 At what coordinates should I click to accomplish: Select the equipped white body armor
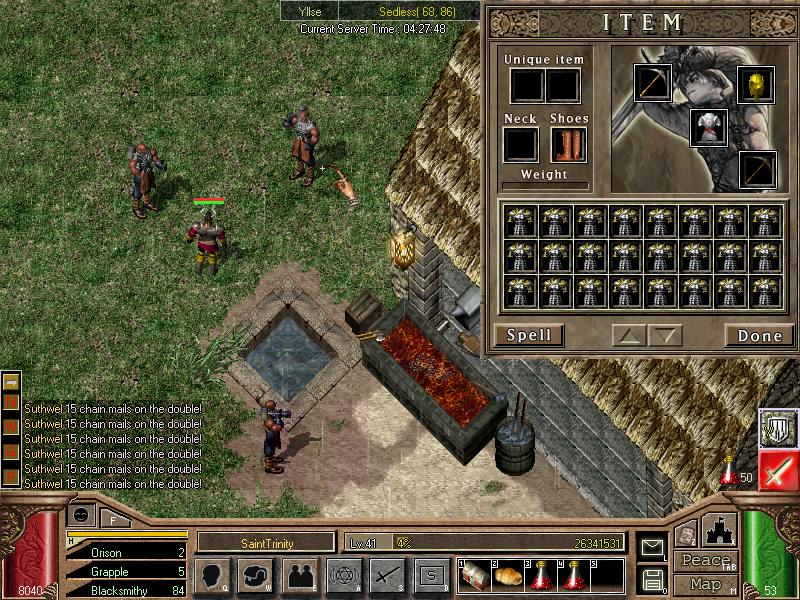point(708,128)
